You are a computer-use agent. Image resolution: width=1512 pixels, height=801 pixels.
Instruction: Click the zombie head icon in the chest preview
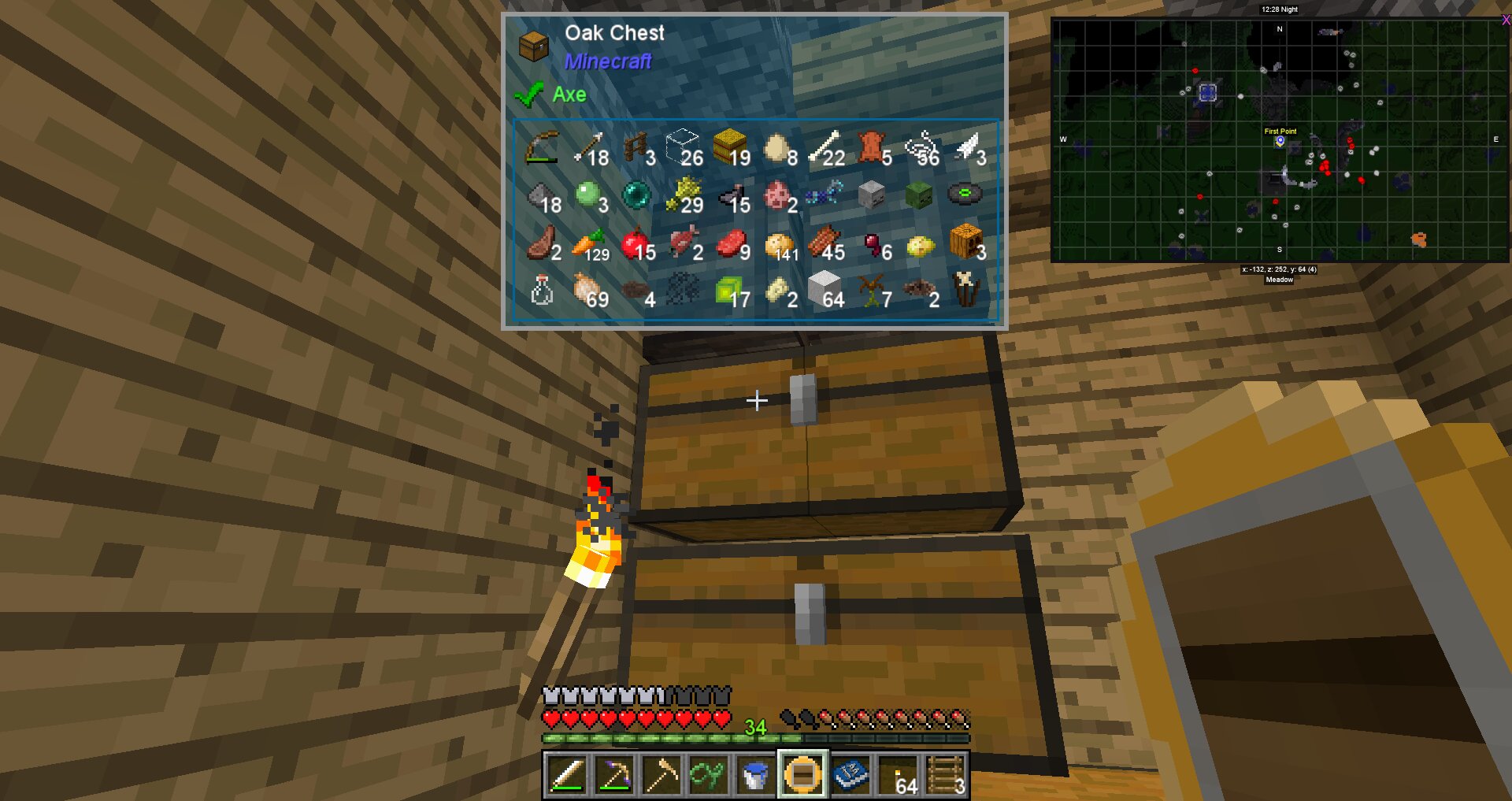pos(918,193)
